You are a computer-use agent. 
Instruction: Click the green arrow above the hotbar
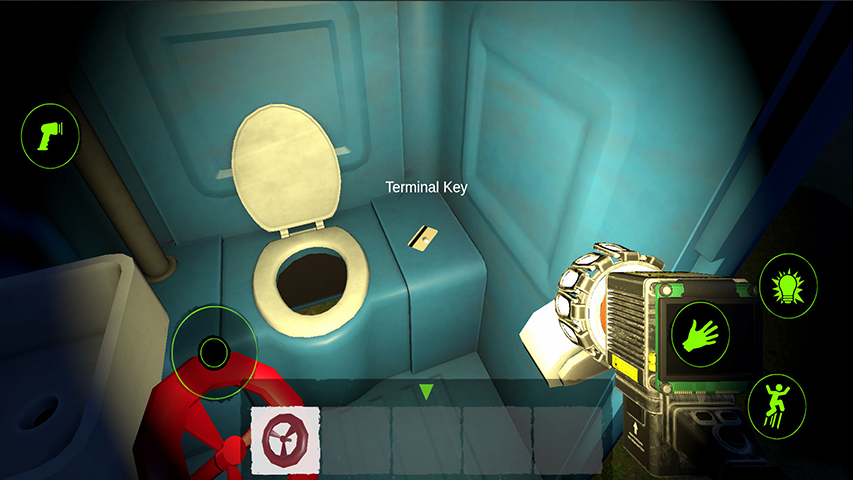(427, 391)
